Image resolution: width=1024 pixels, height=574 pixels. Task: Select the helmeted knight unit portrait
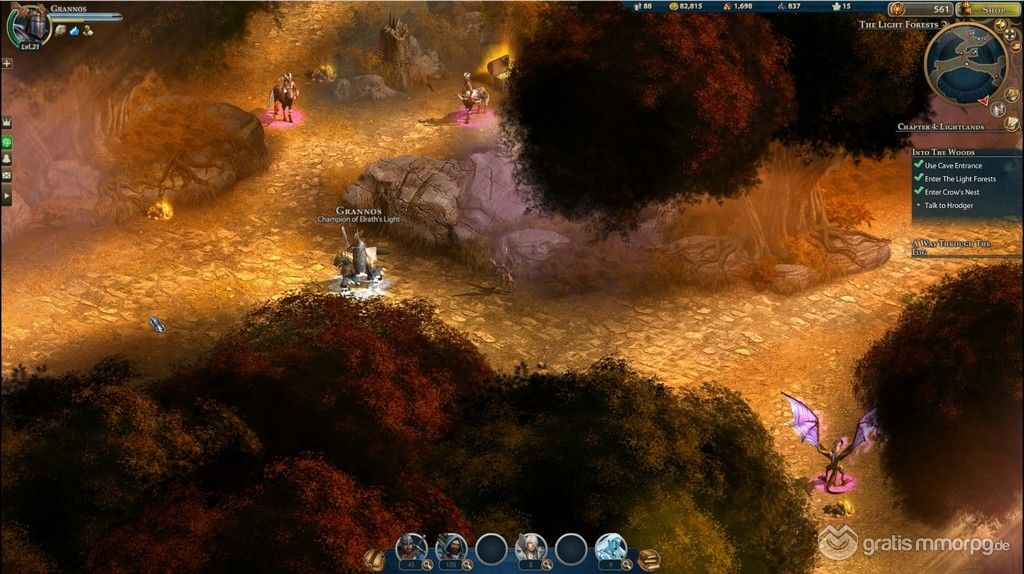pos(412,547)
